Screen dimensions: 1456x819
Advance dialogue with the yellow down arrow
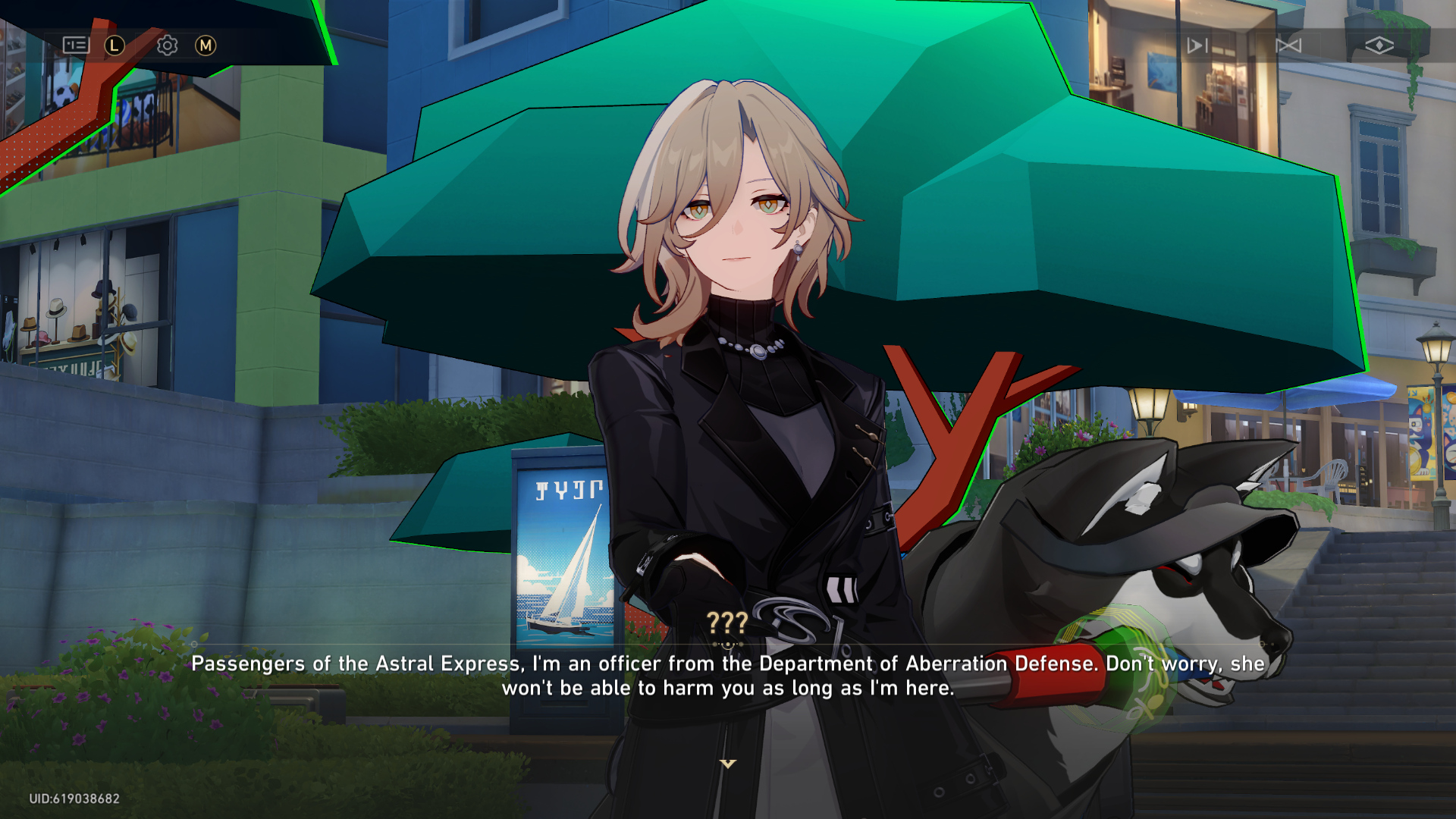(x=728, y=764)
